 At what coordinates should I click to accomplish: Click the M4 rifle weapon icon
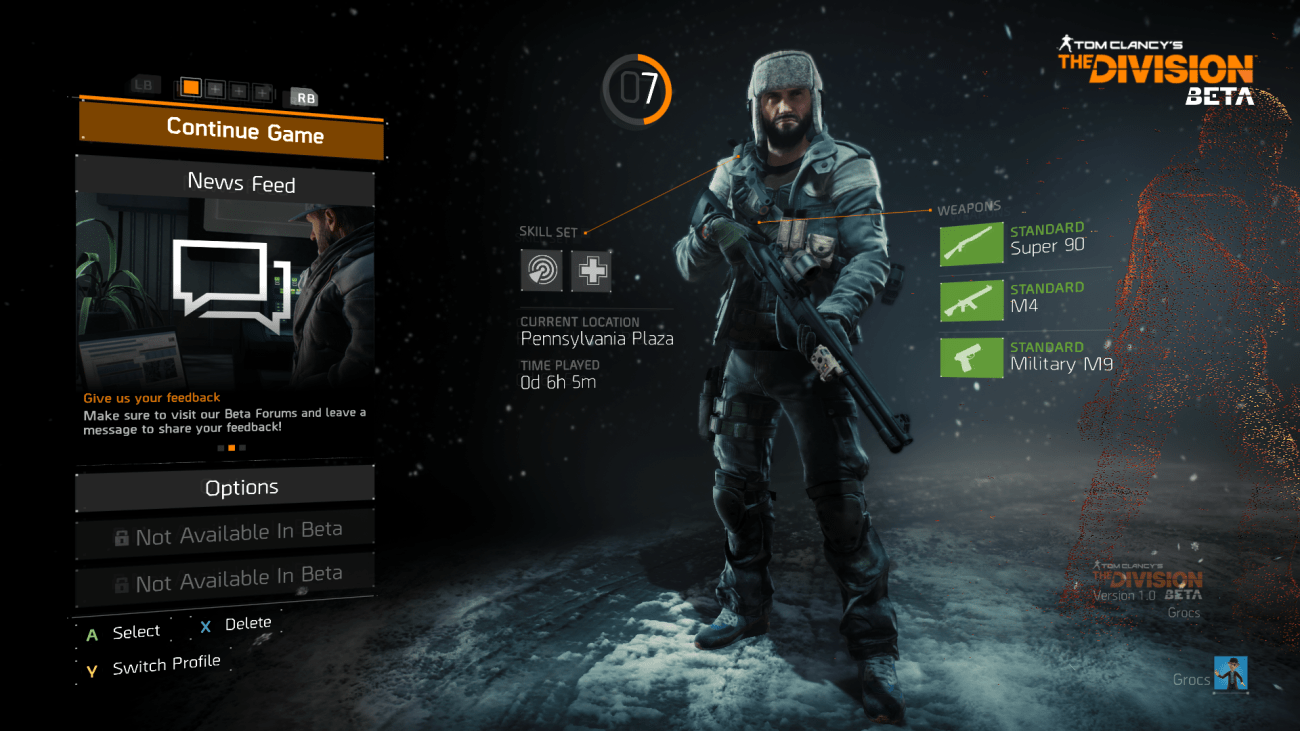[971, 301]
